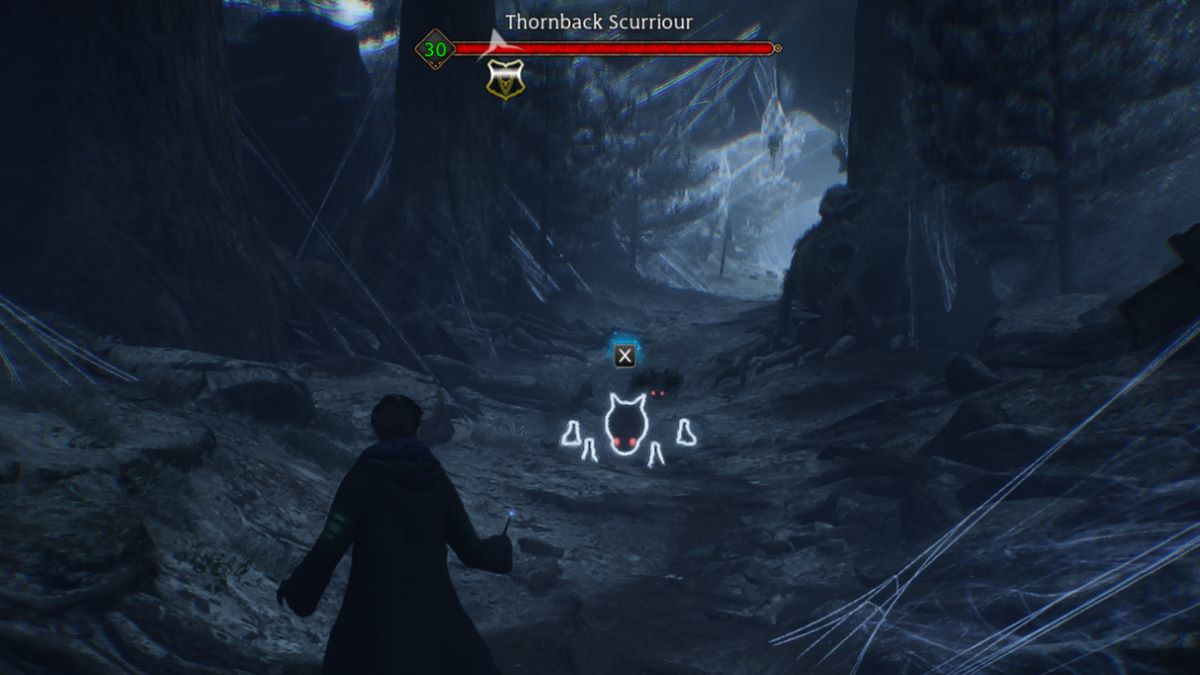Click the yellow shield emblem under the enemy health bar

504,80
